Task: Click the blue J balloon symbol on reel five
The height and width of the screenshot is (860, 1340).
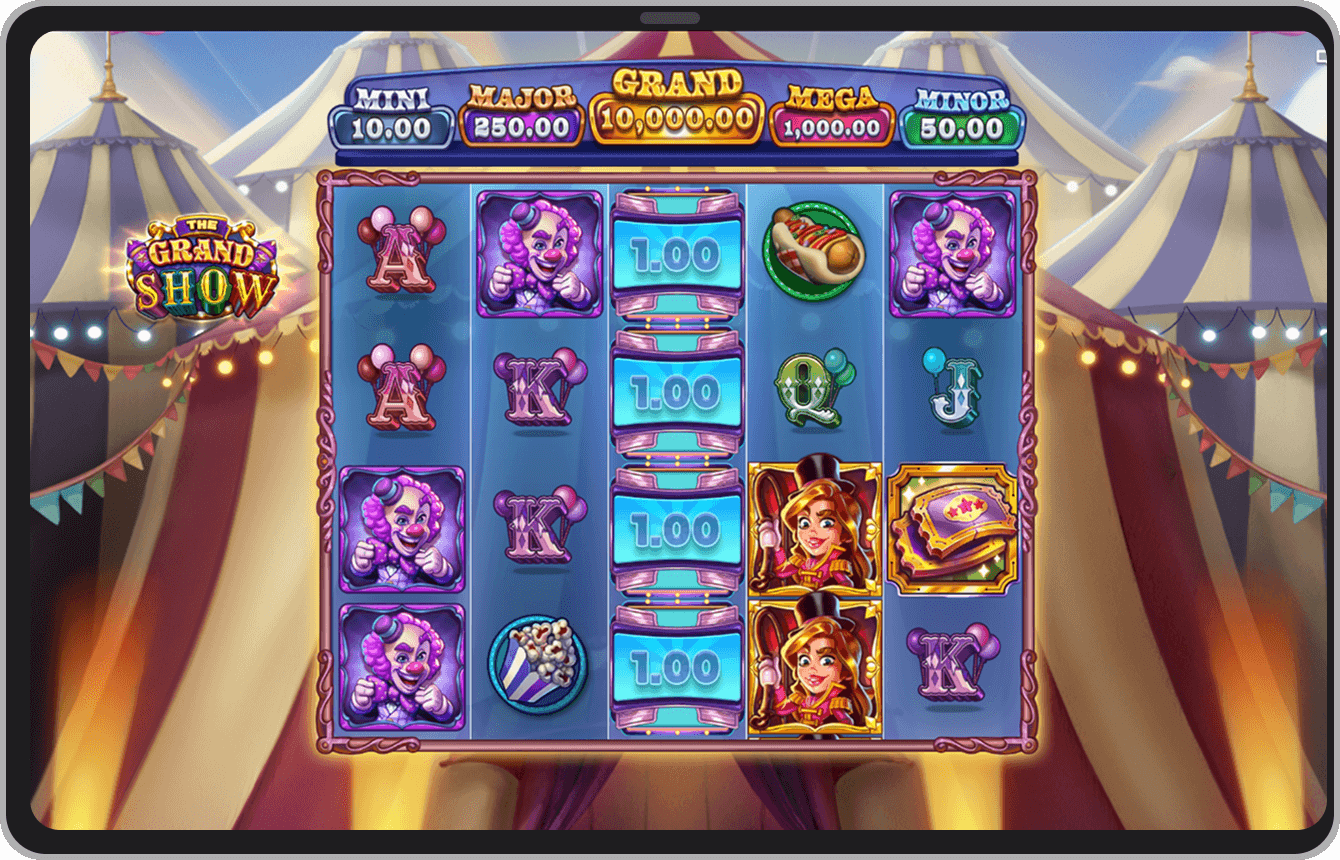Action: pyautogui.click(x=950, y=390)
